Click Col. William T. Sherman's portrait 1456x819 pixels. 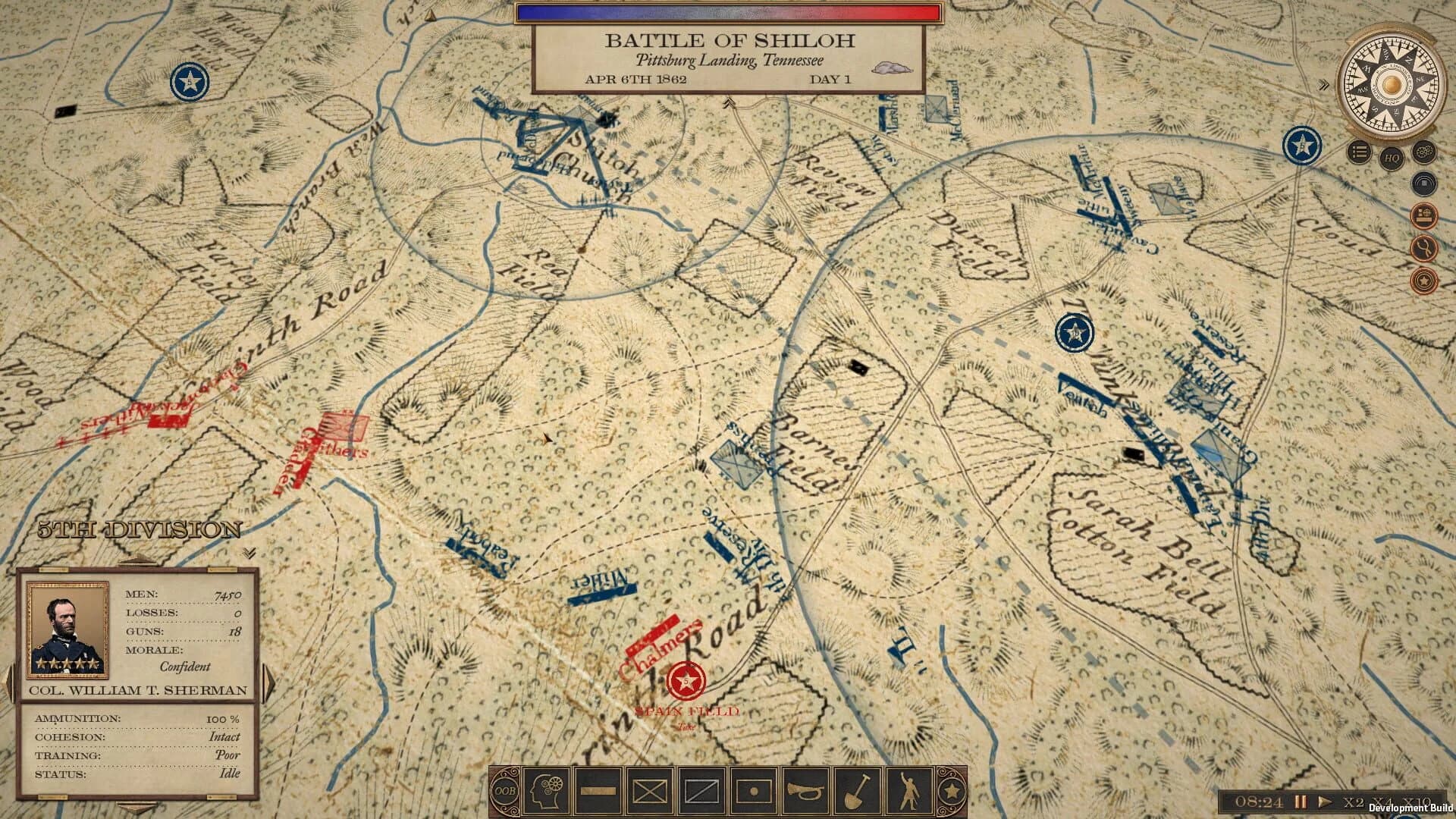[67, 629]
